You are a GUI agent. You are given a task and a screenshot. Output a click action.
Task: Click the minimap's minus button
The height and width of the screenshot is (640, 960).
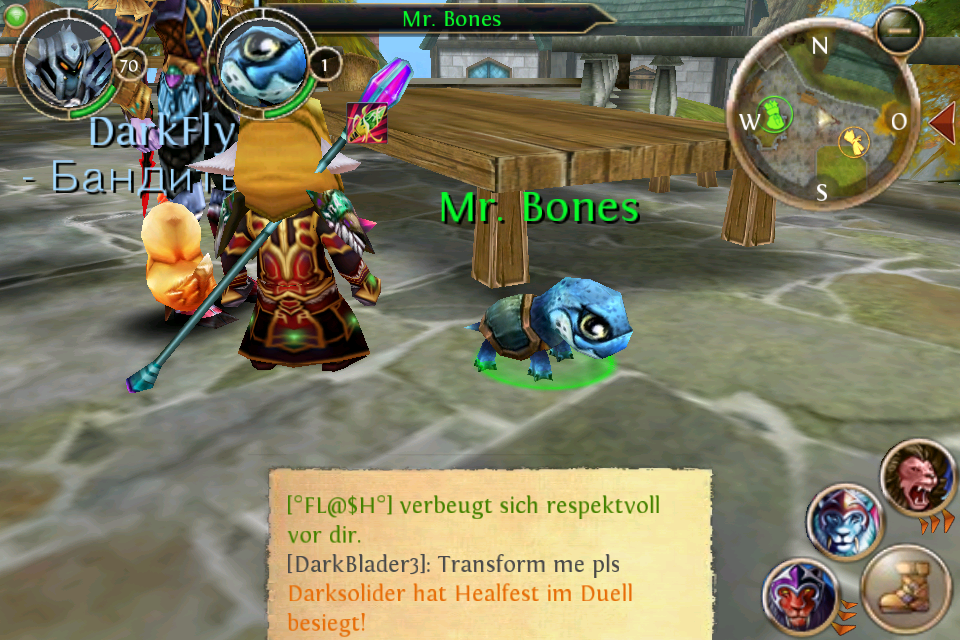(897, 31)
